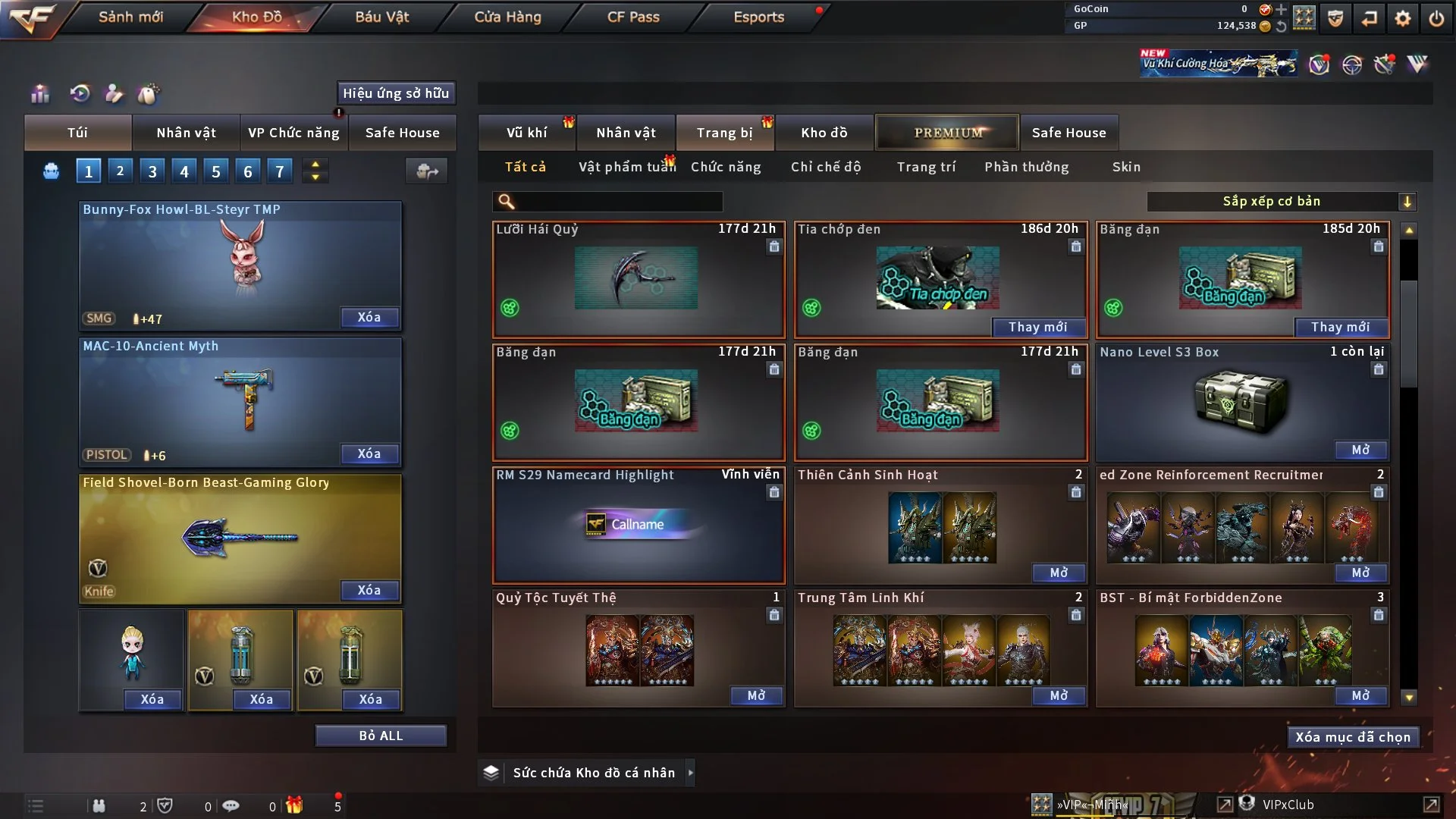Image resolution: width=1456 pixels, height=819 pixels.
Task: Click Bỏ ALL to unequip everything
Action: click(381, 736)
